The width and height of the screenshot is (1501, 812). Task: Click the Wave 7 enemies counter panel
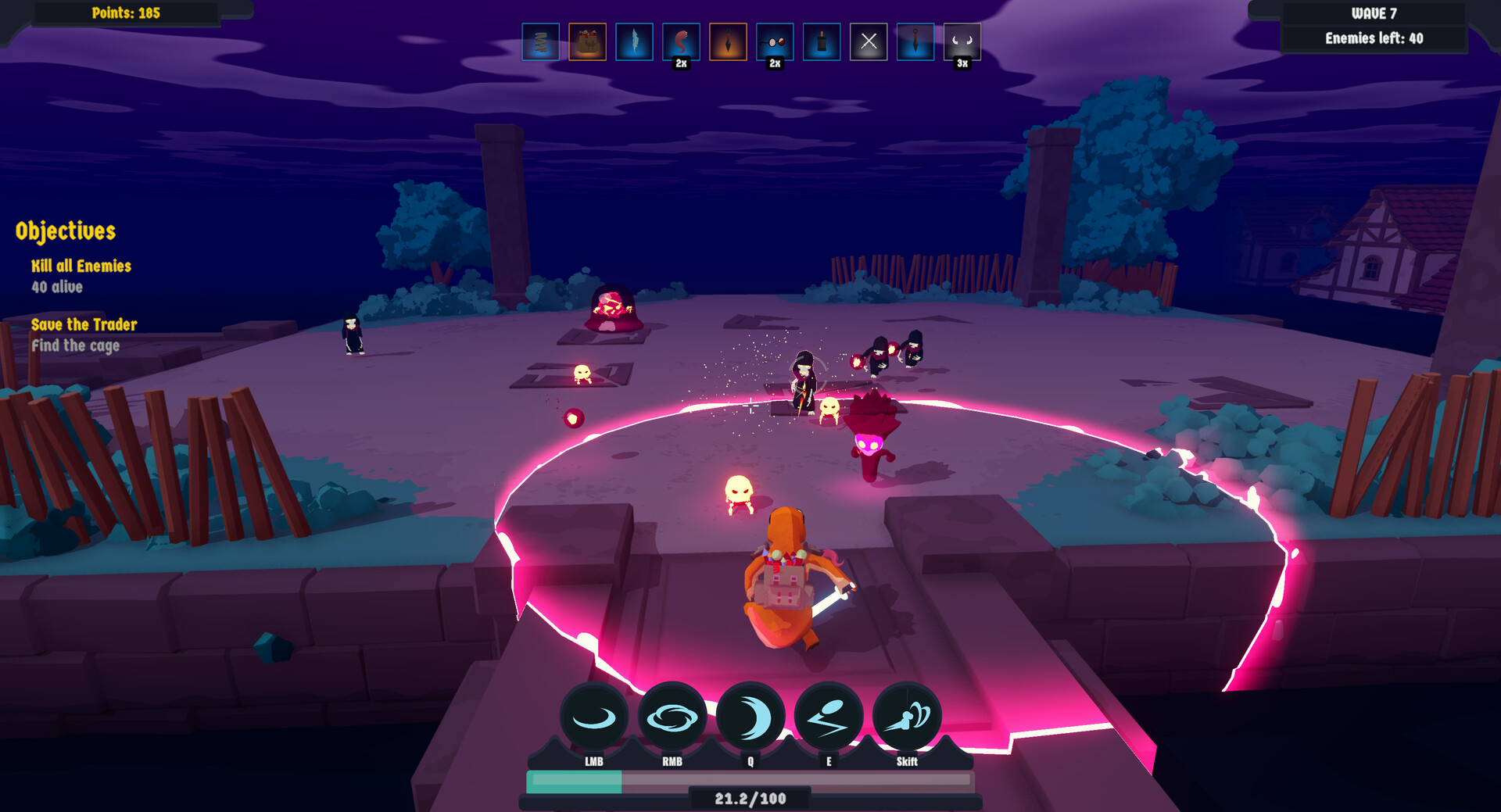1372,25
